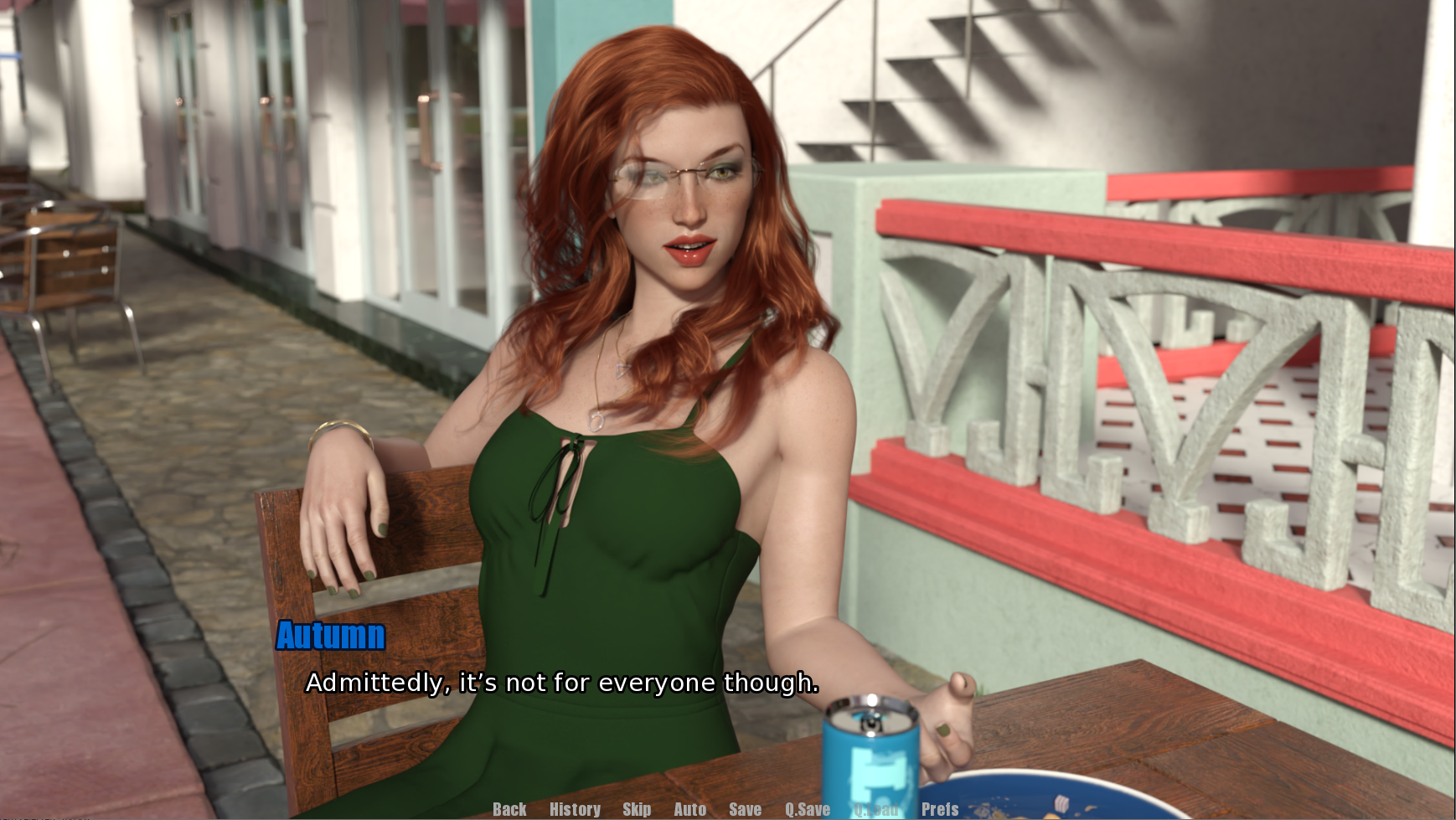Click Q.Save to quick save

point(807,809)
